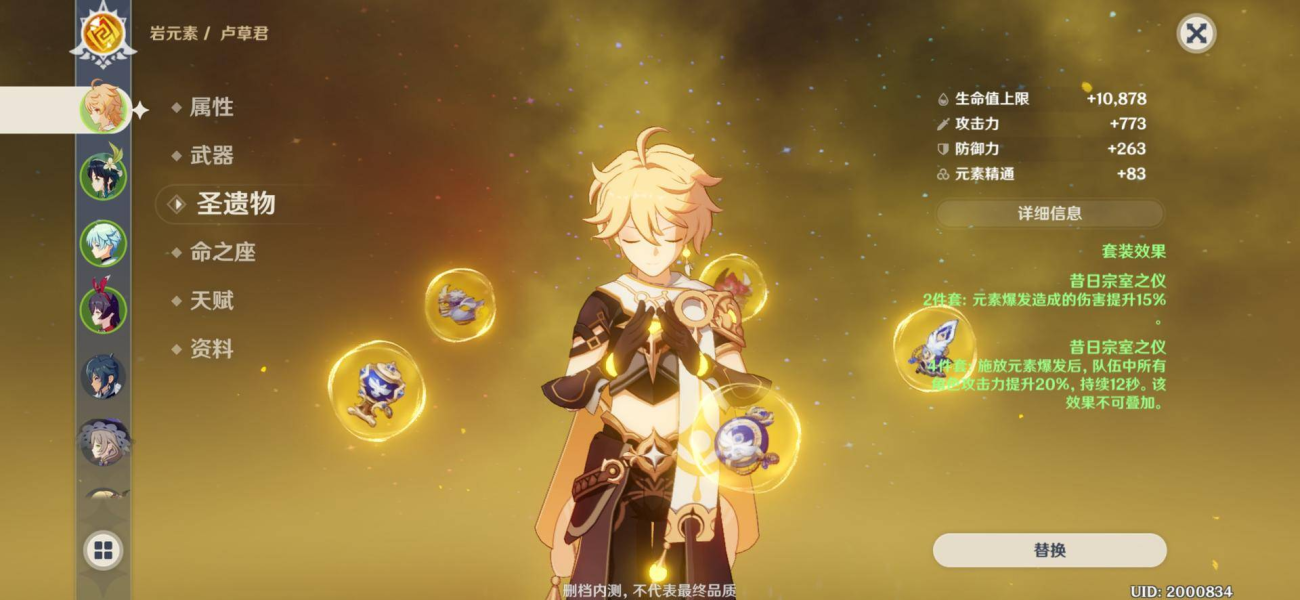Select Amber's portrait with red ribbon
The height and width of the screenshot is (600, 1300).
click(x=103, y=309)
